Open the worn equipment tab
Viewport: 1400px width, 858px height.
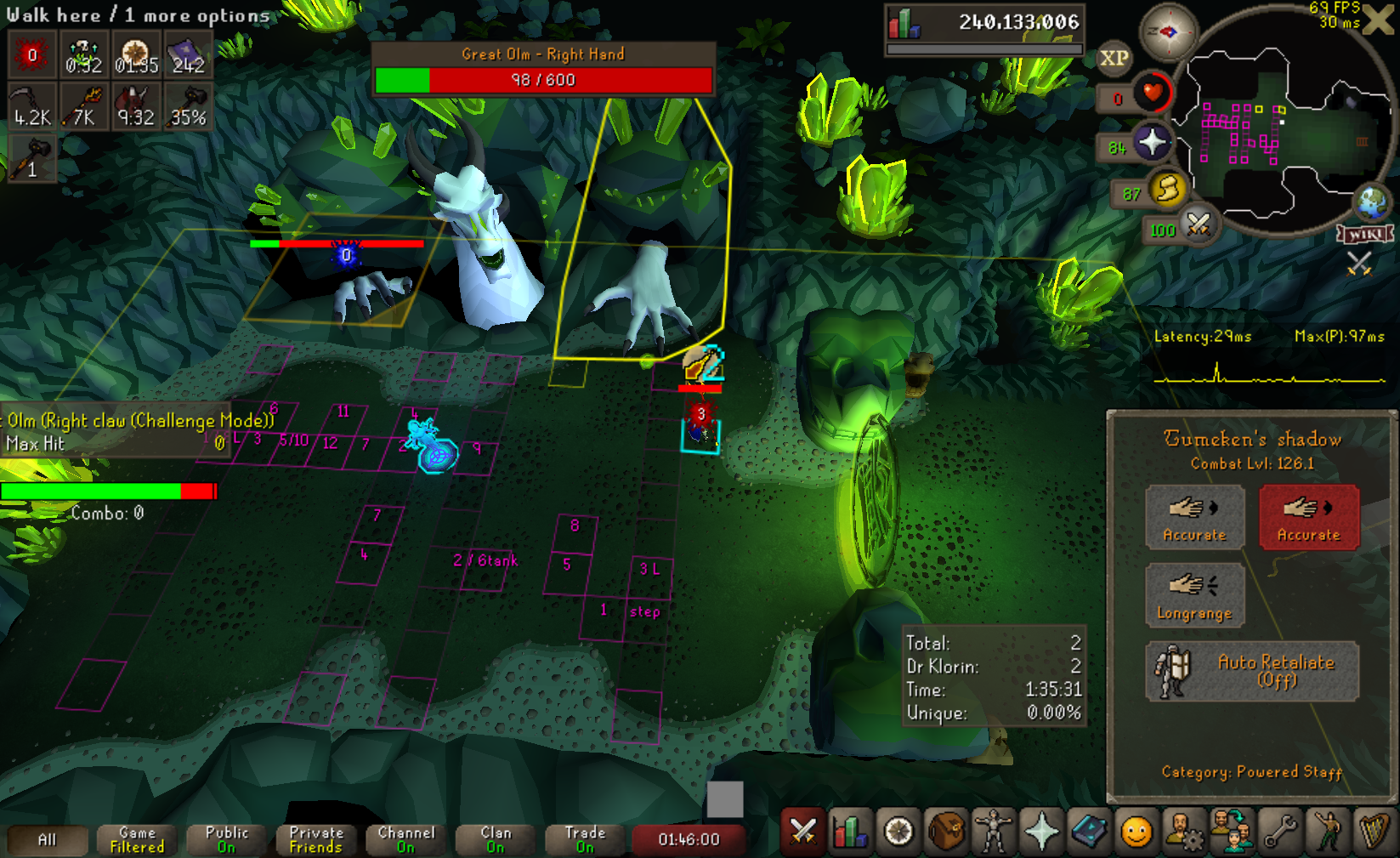[x=994, y=831]
